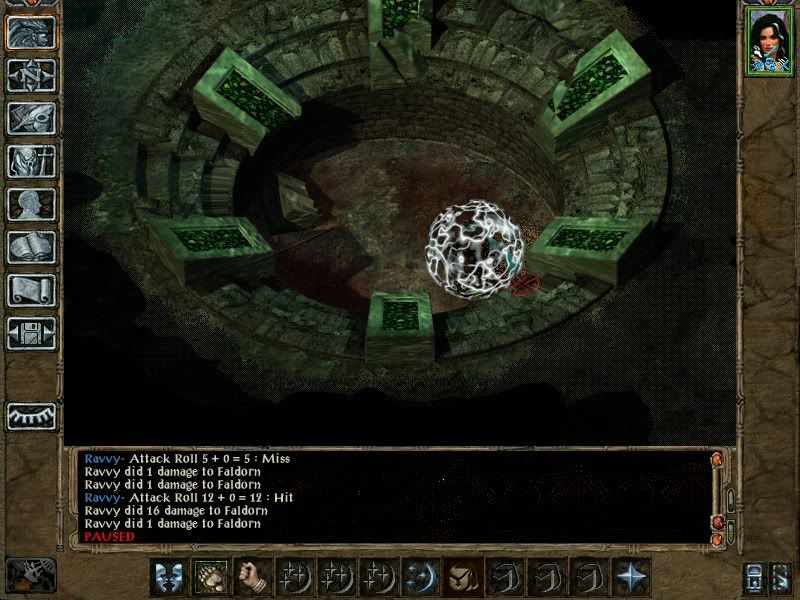Viewport: 800px width, 600px height.
Task: Select the paw weapon slot
Action: pyautogui.click(x=209, y=576)
